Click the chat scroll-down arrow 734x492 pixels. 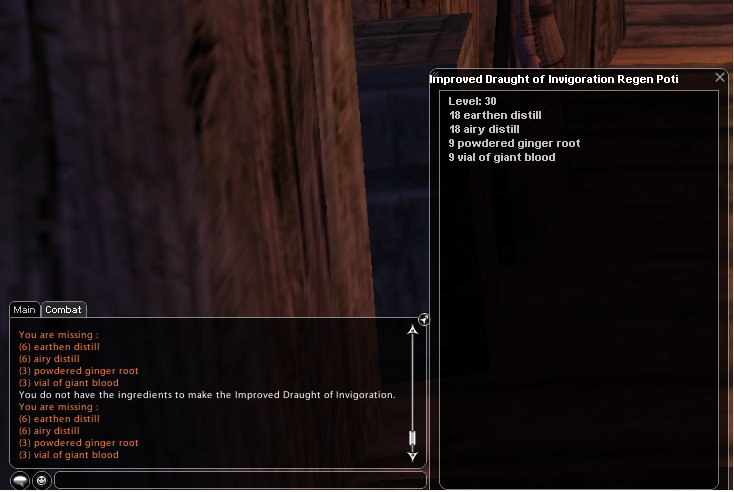413,455
